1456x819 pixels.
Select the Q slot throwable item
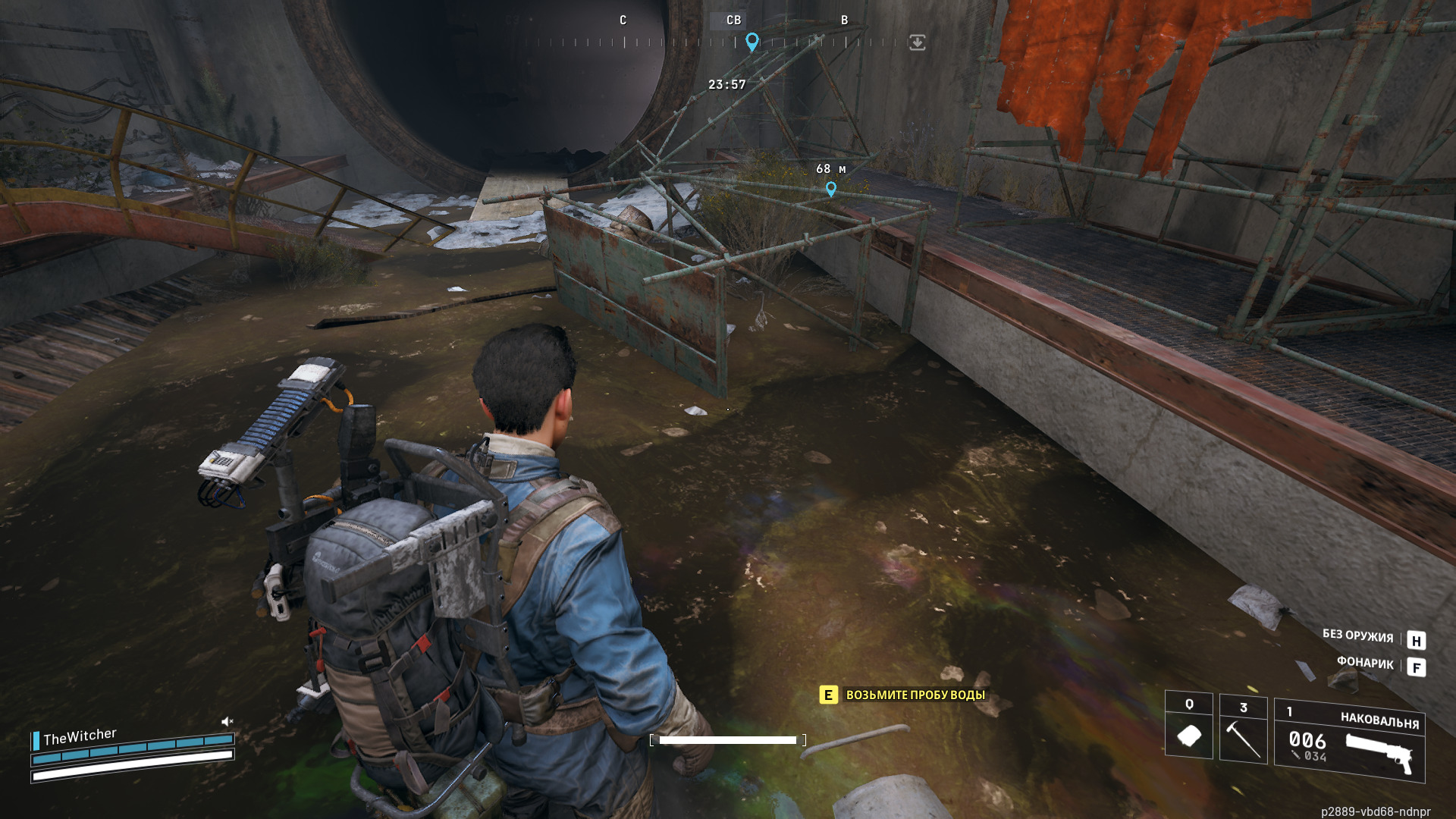pos(1188,733)
